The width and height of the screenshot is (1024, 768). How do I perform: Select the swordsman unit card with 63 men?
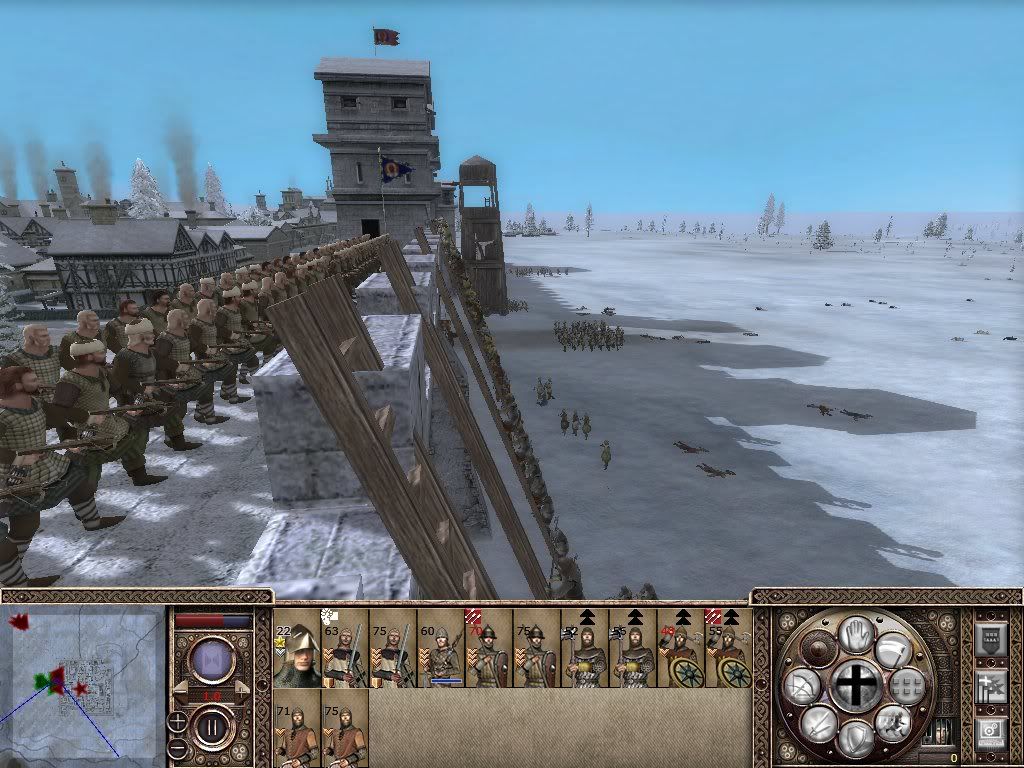coord(345,648)
